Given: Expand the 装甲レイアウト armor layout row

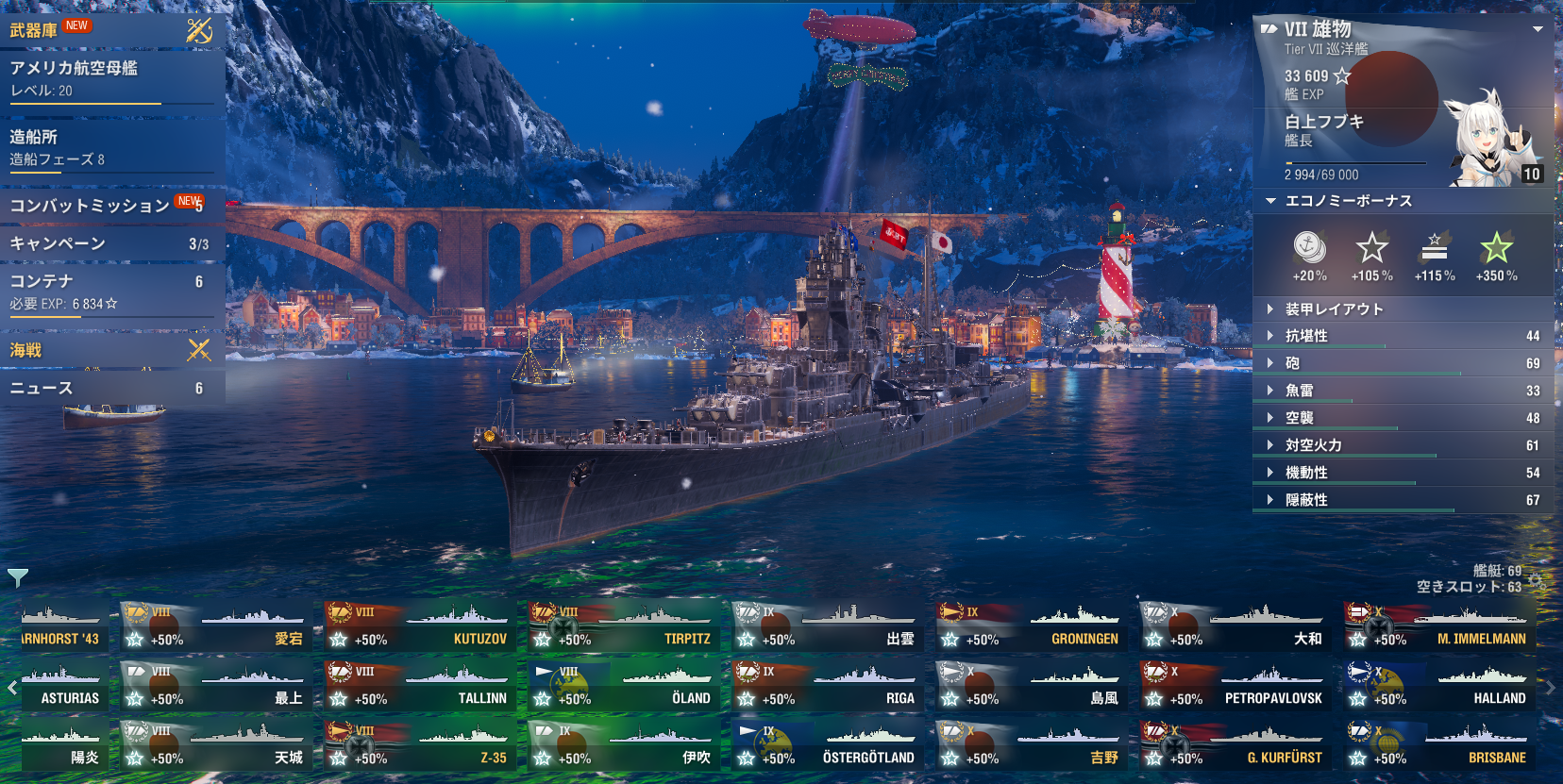Looking at the screenshot, I should click(1334, 309).
